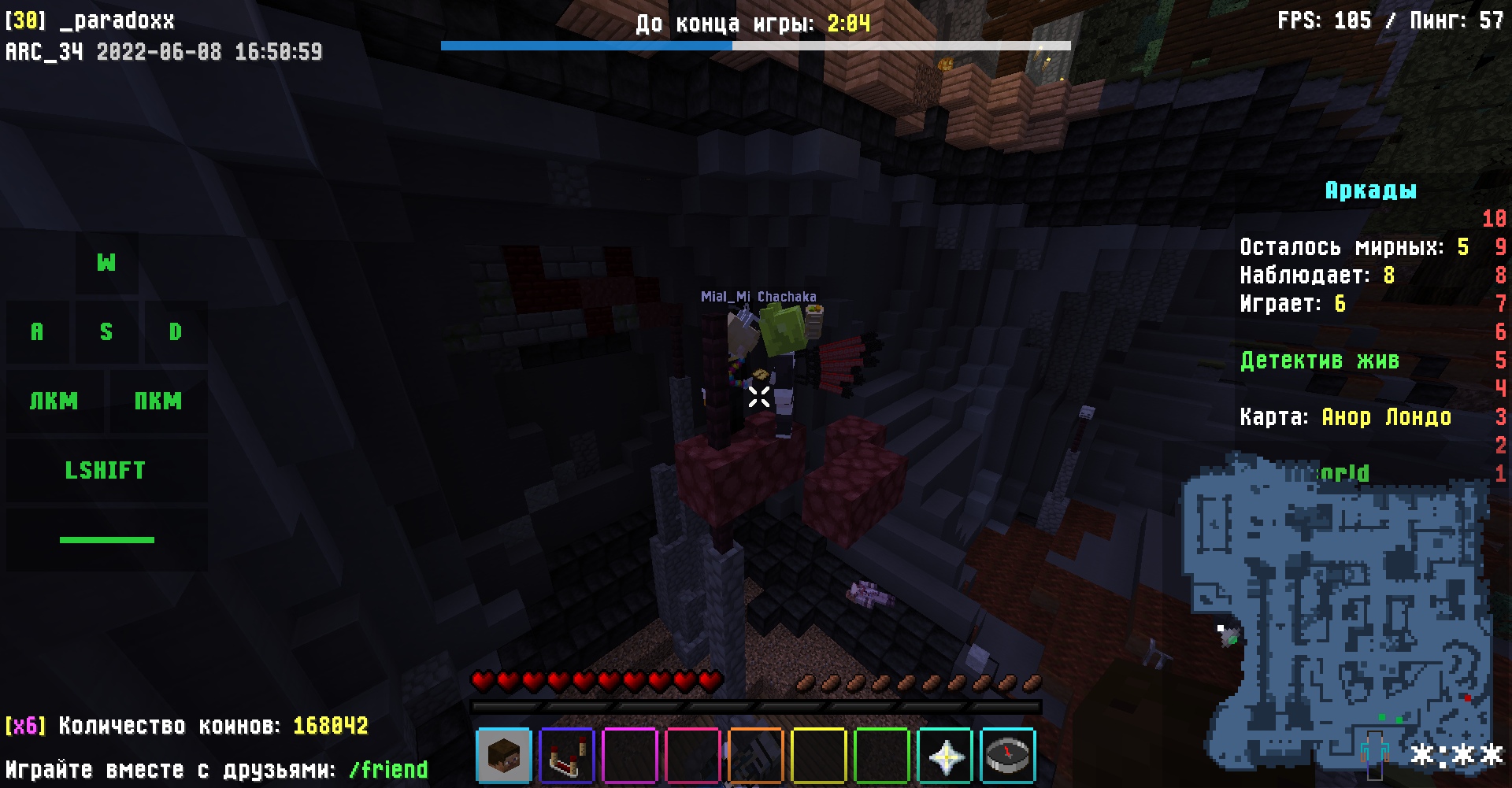Viewport: 1512px width, 788px height.
Task: Select the player head hotbar slot
Action: [x=504, y=756]
